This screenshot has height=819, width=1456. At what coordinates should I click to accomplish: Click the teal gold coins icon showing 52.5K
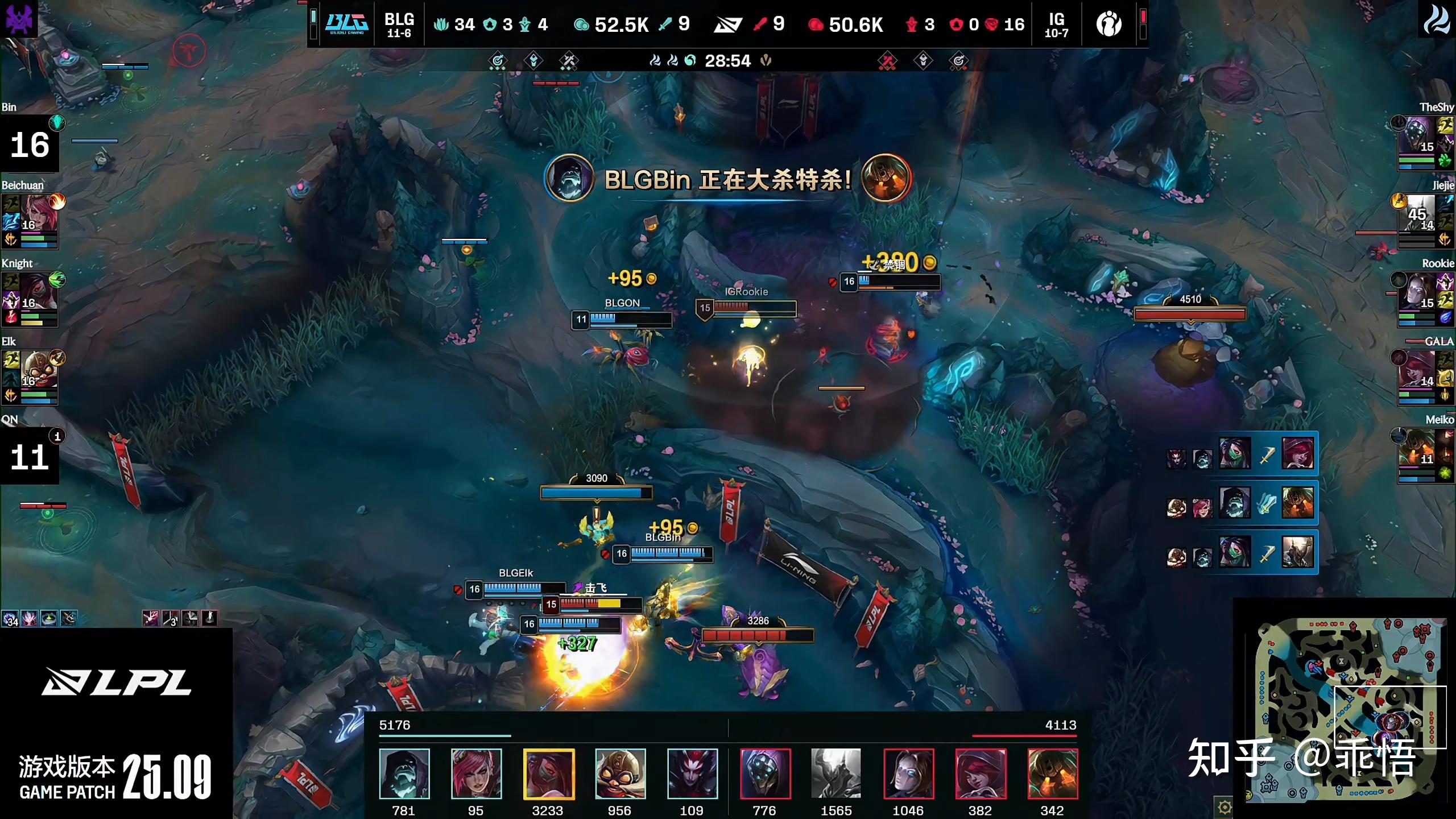pyautogui.click(x=582, y=24)
